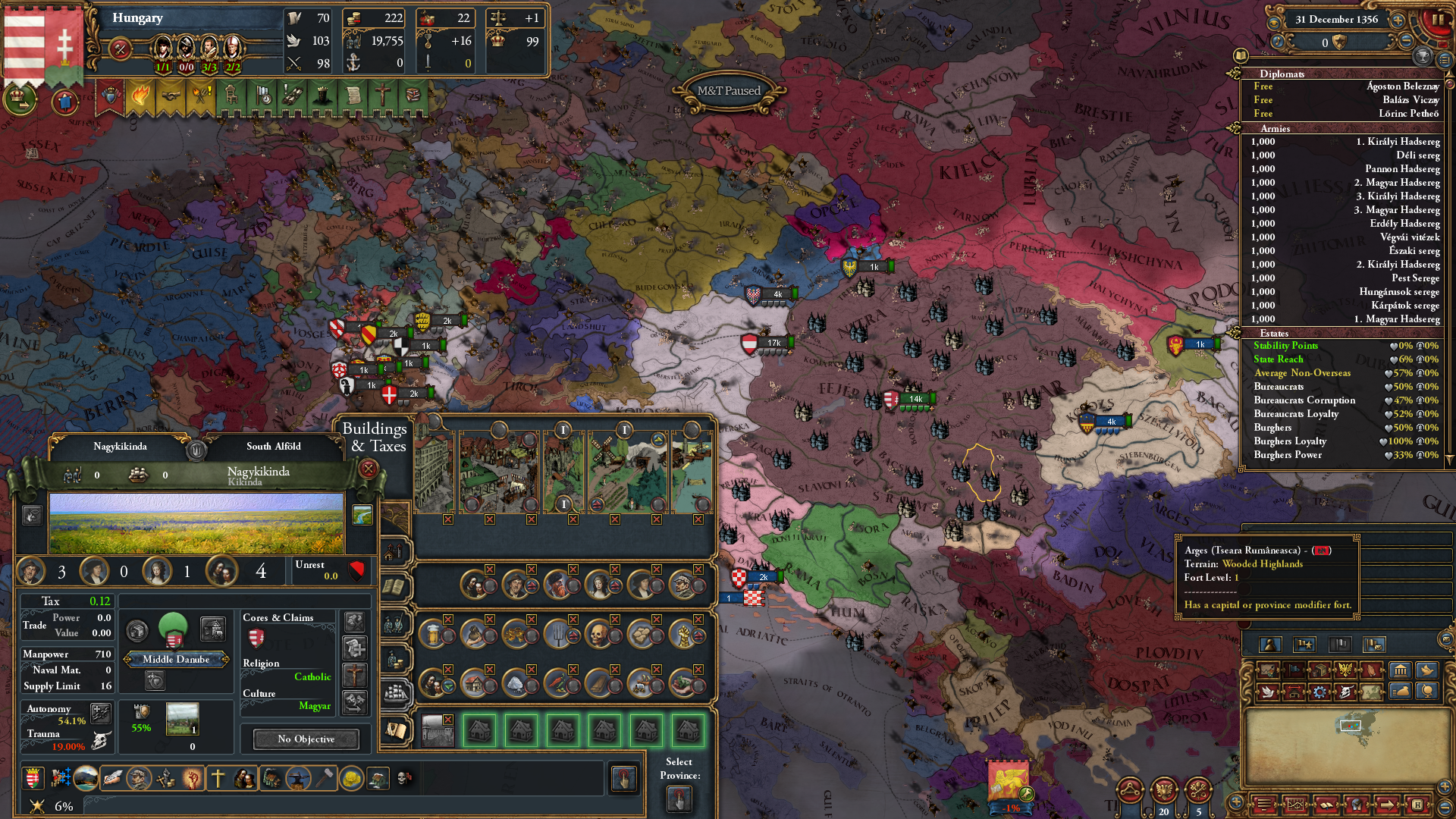Decrease game speed with the minus button

click(1407, 42)
